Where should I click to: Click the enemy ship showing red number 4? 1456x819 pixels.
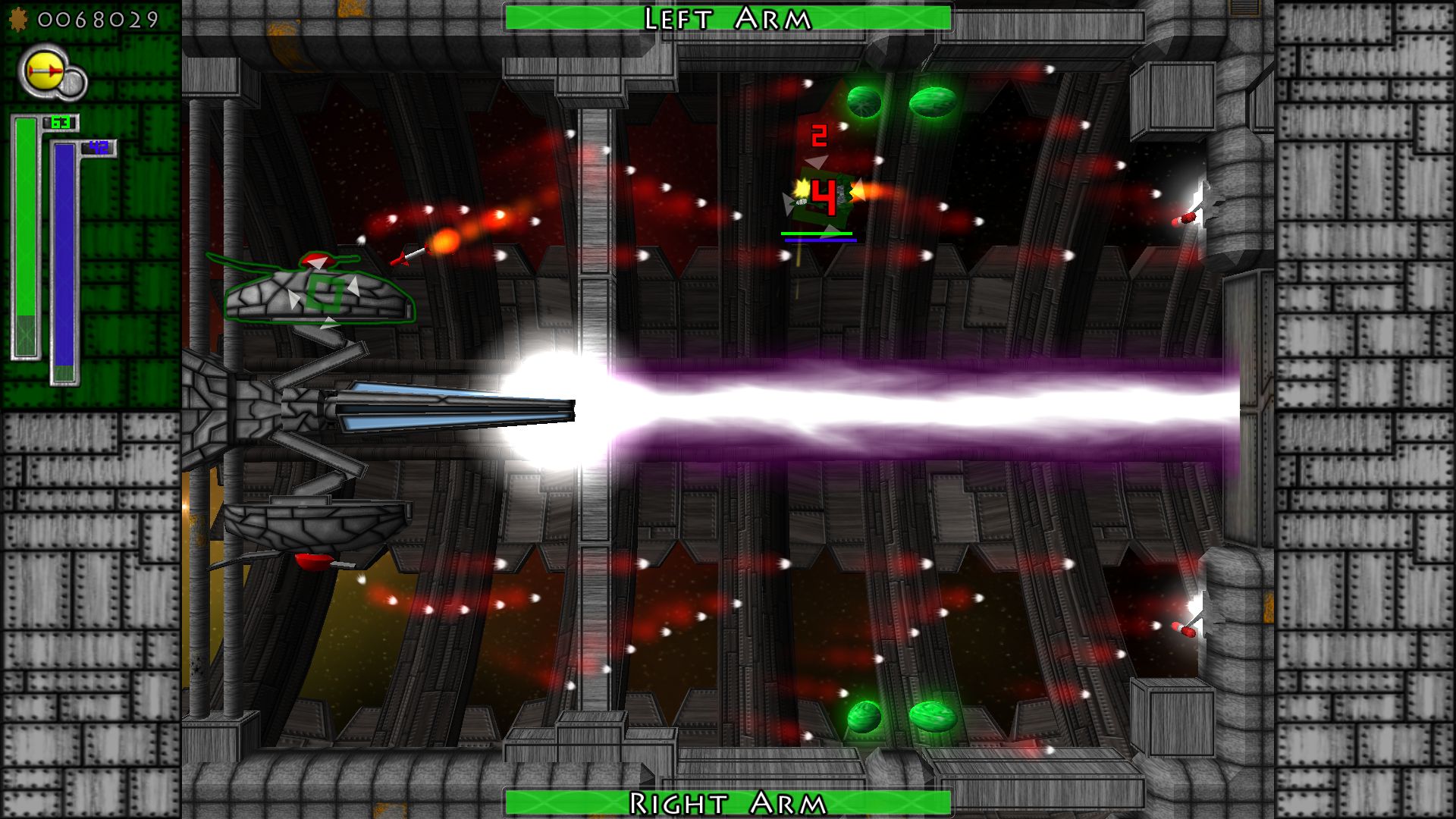823,196
